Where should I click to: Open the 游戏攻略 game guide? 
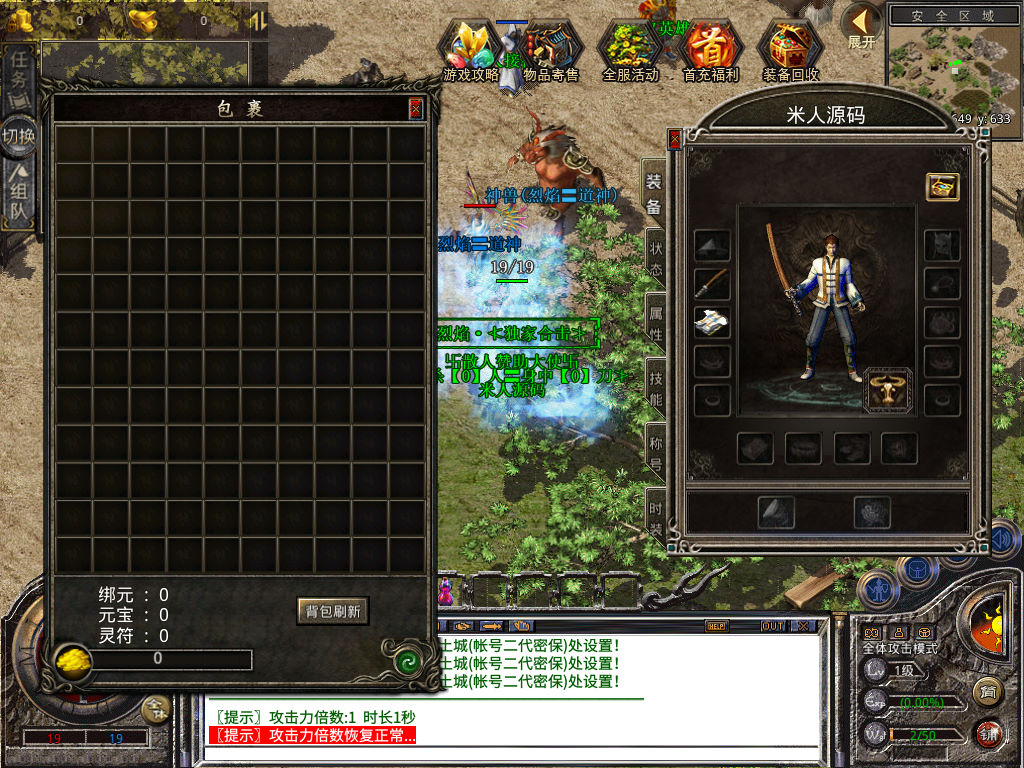click(471, 51)
